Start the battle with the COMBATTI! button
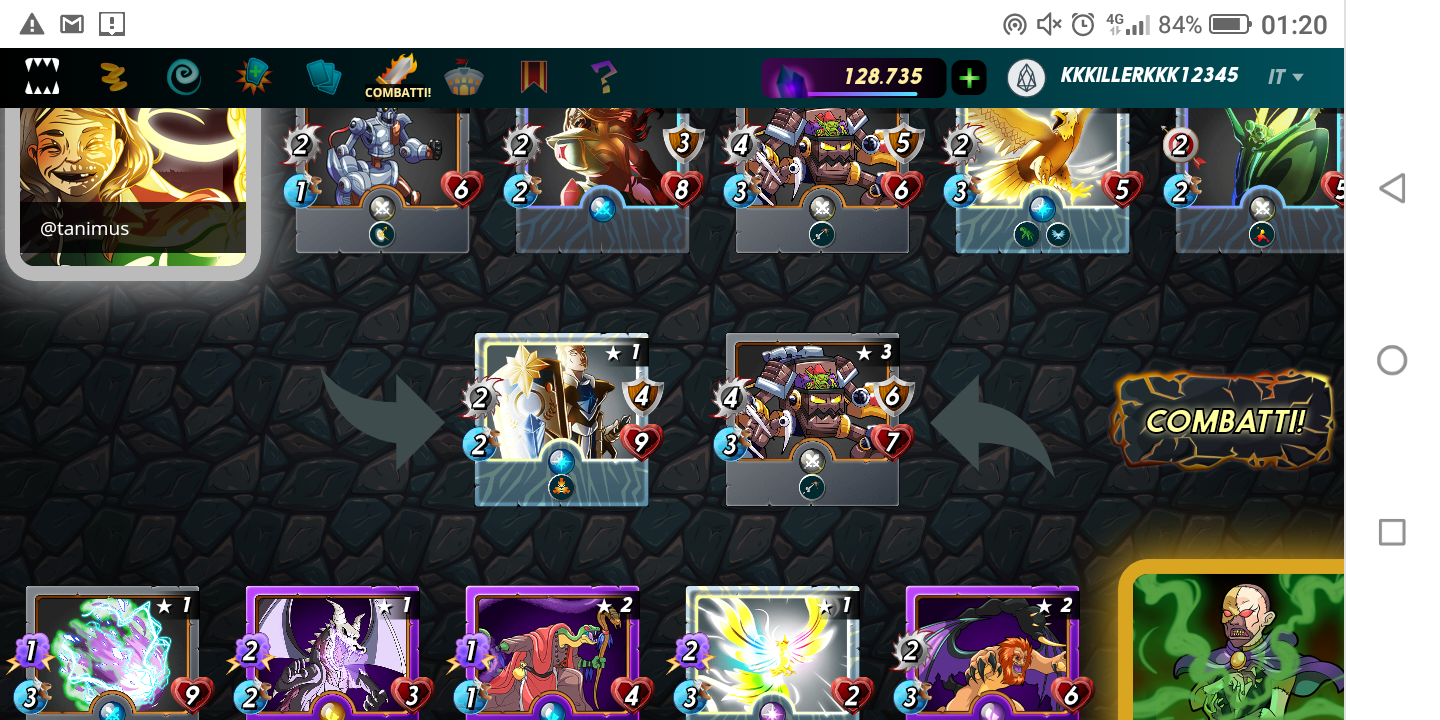 [x=1224, y=420]
